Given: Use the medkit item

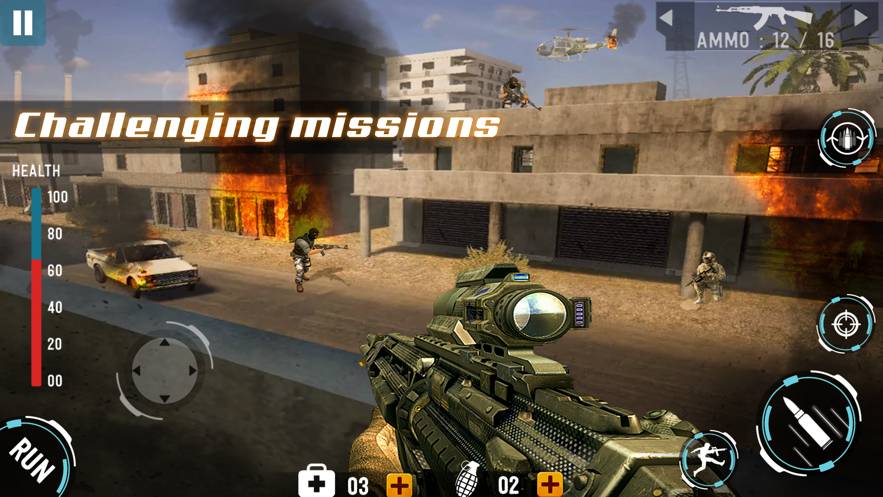Looking at the screenshot, I should click(316, 482).
